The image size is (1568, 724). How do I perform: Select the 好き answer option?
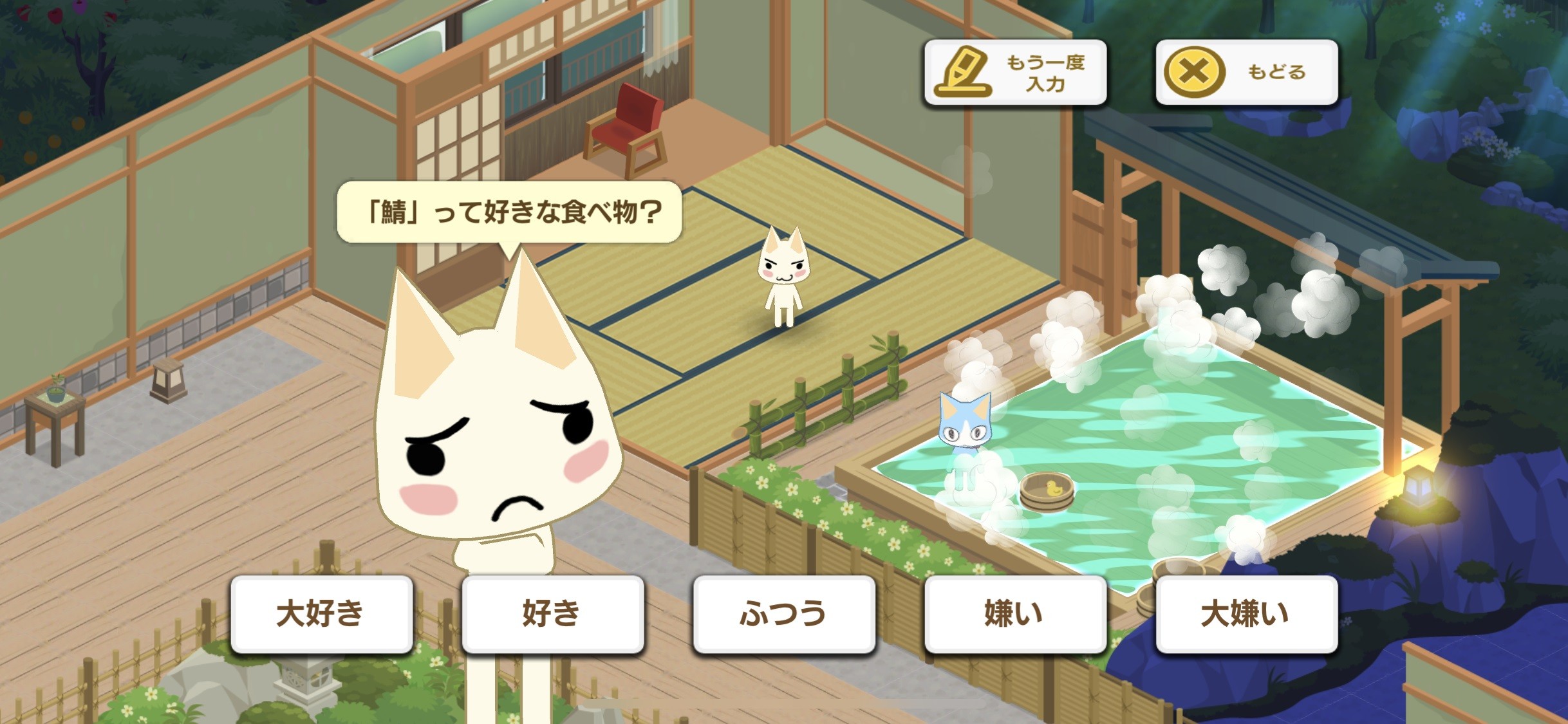click(x=552, y=615)
